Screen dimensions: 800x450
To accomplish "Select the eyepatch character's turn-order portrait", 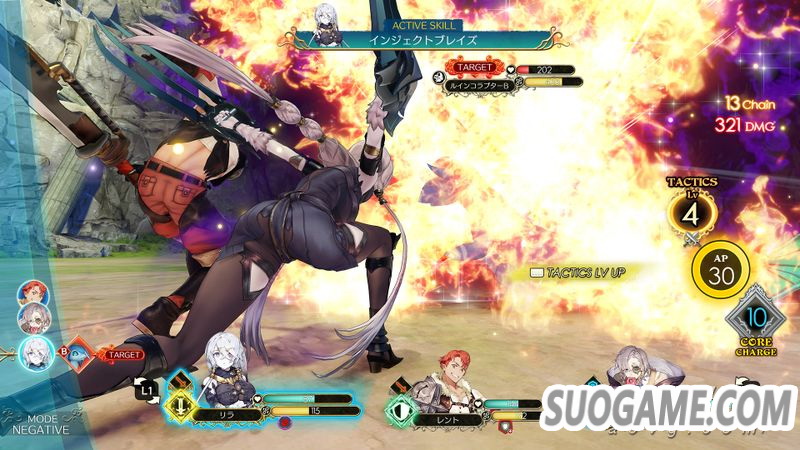I will tap(30, 319).
